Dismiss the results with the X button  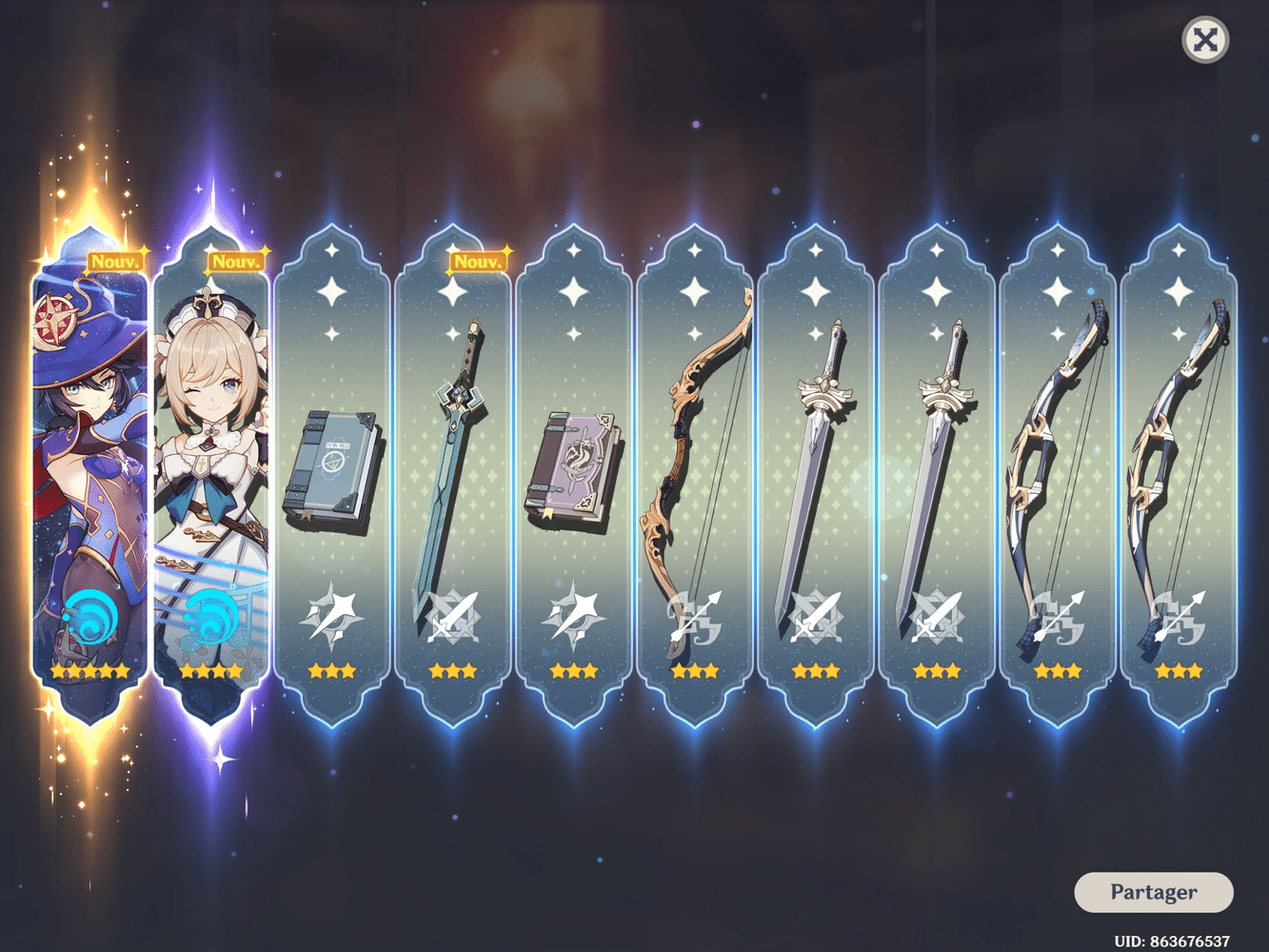tap(1203, 40)
